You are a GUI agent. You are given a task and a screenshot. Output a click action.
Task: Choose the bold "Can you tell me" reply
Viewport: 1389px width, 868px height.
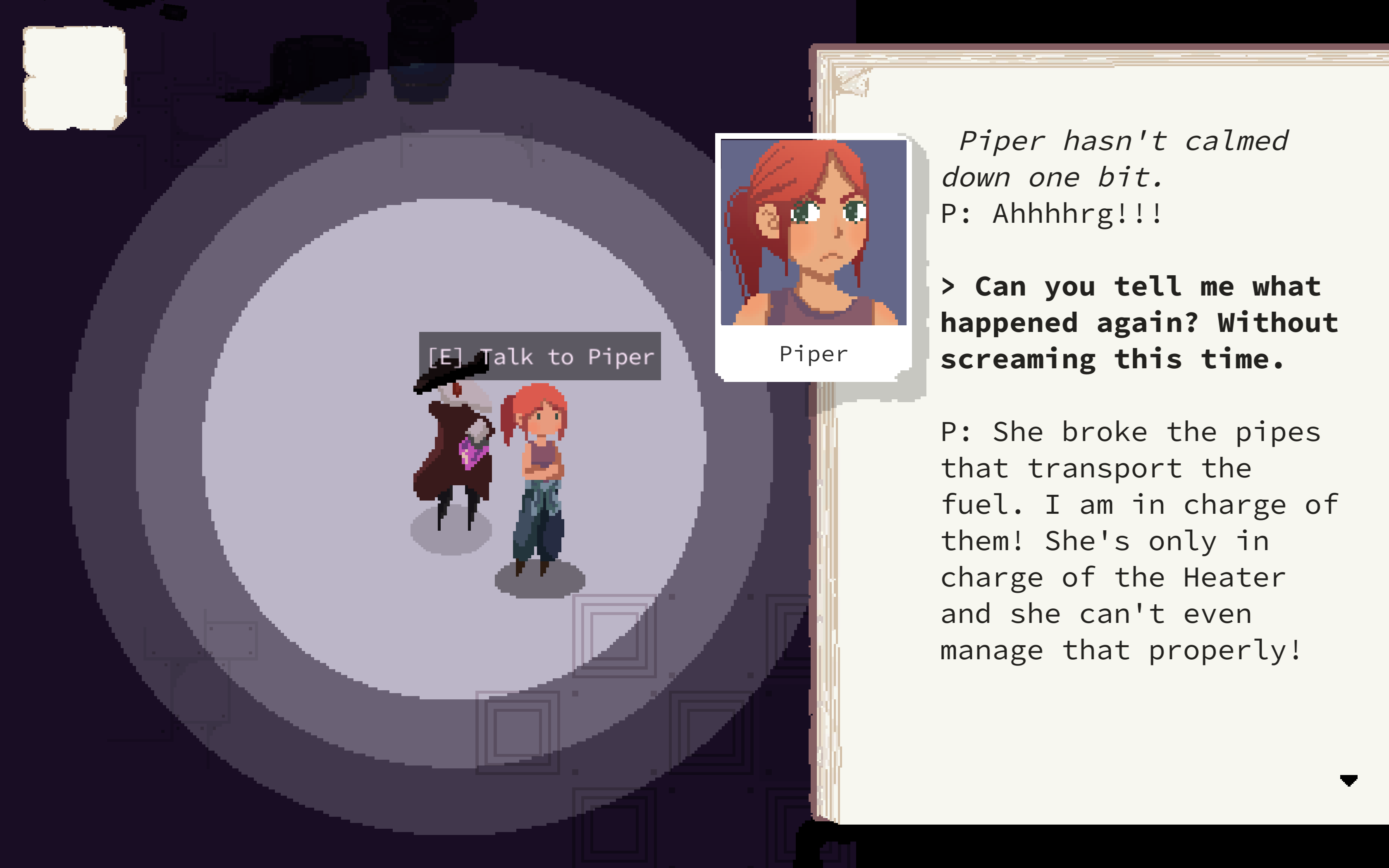[x=1139, y=323]
